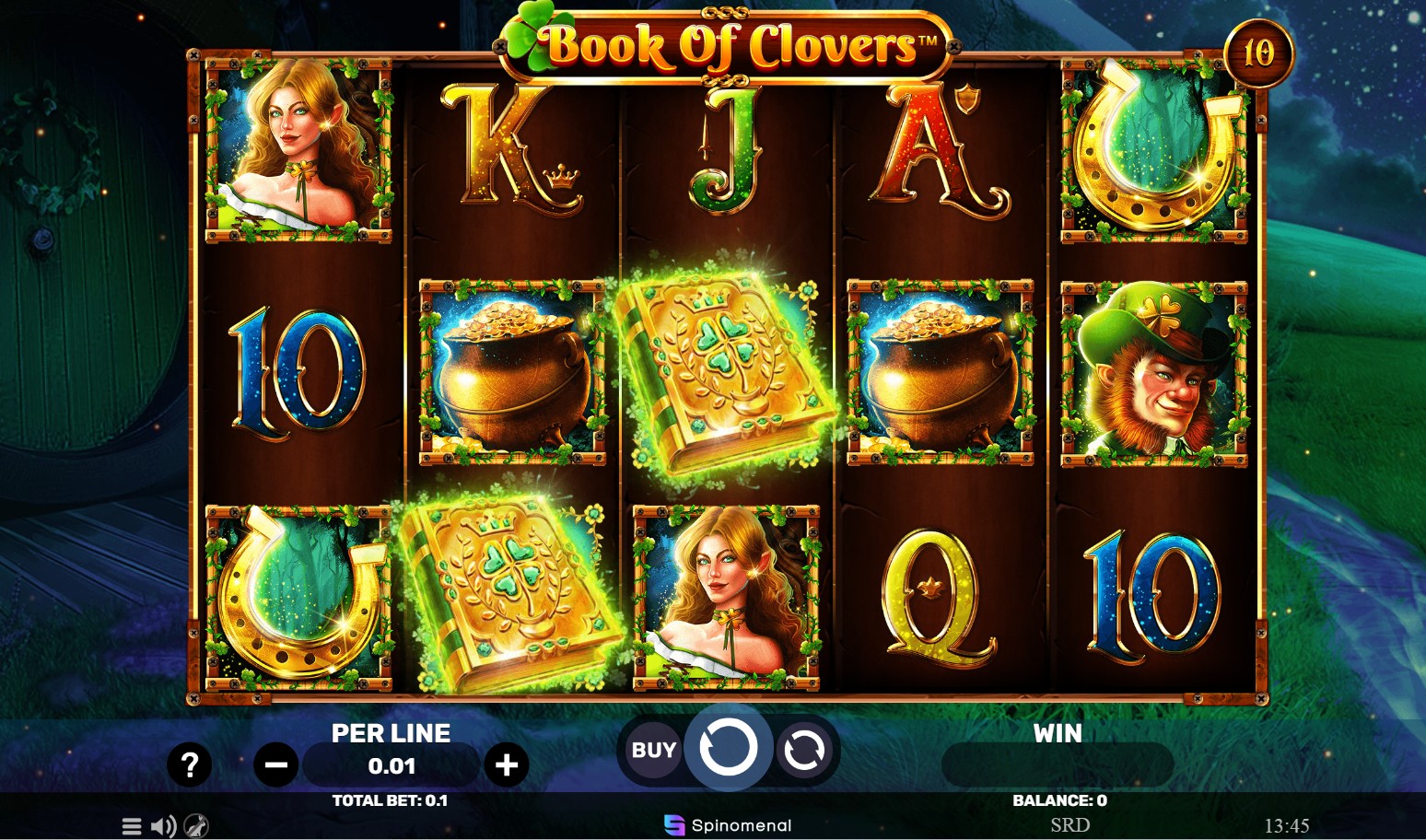Increase bet with the plus stepper
The image size is (1426, 840).
click(506, 764)
